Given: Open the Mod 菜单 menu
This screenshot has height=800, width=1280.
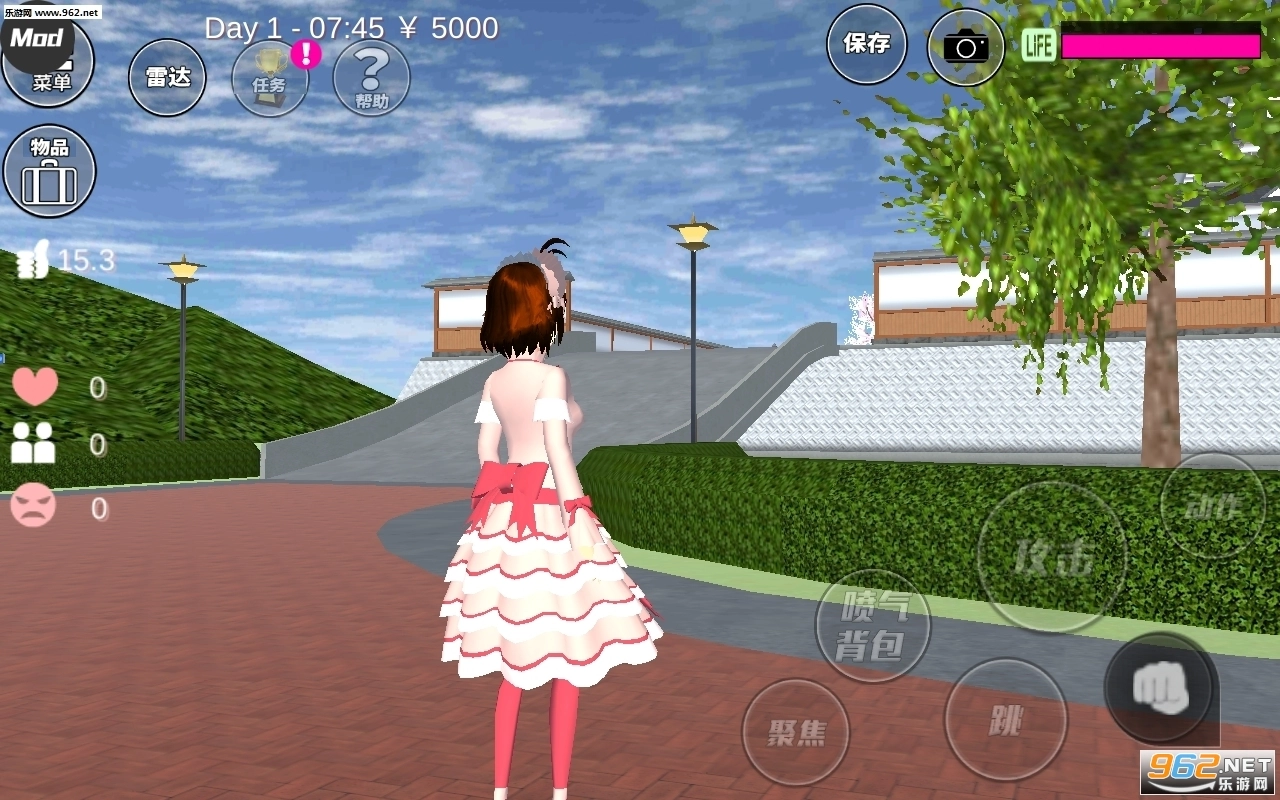Looking at the screenshot, I should [48, 62].
